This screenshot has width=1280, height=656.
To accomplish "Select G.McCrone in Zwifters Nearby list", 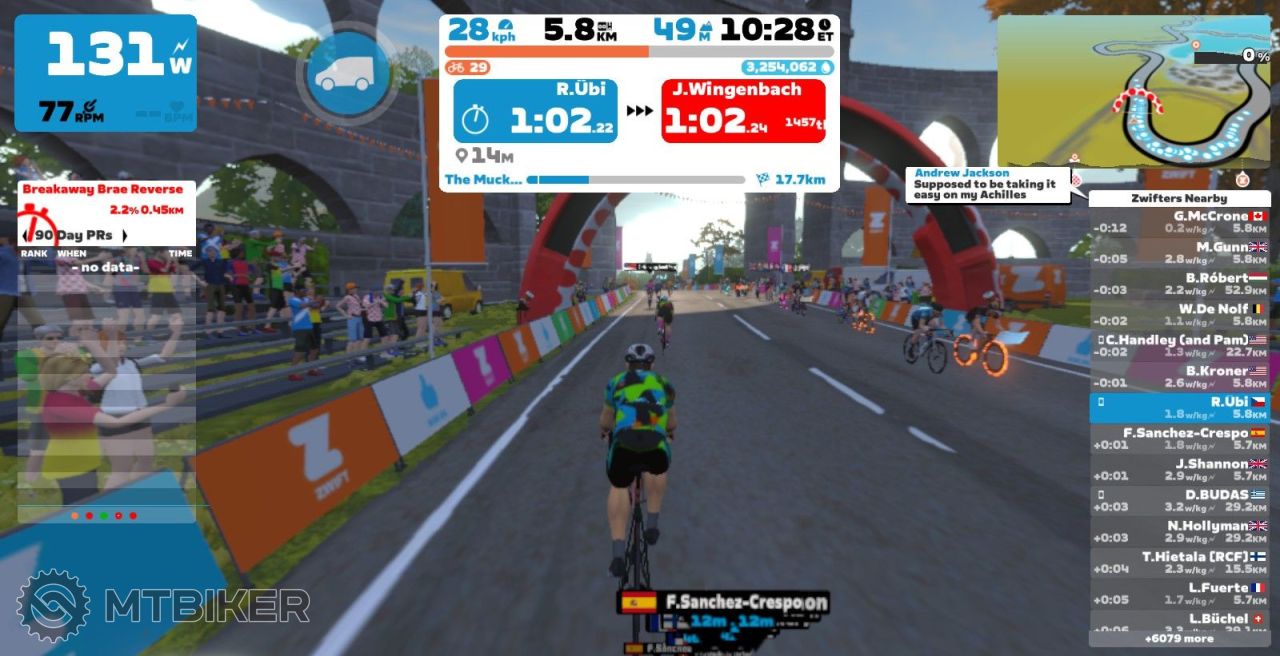I will 1179,222.
